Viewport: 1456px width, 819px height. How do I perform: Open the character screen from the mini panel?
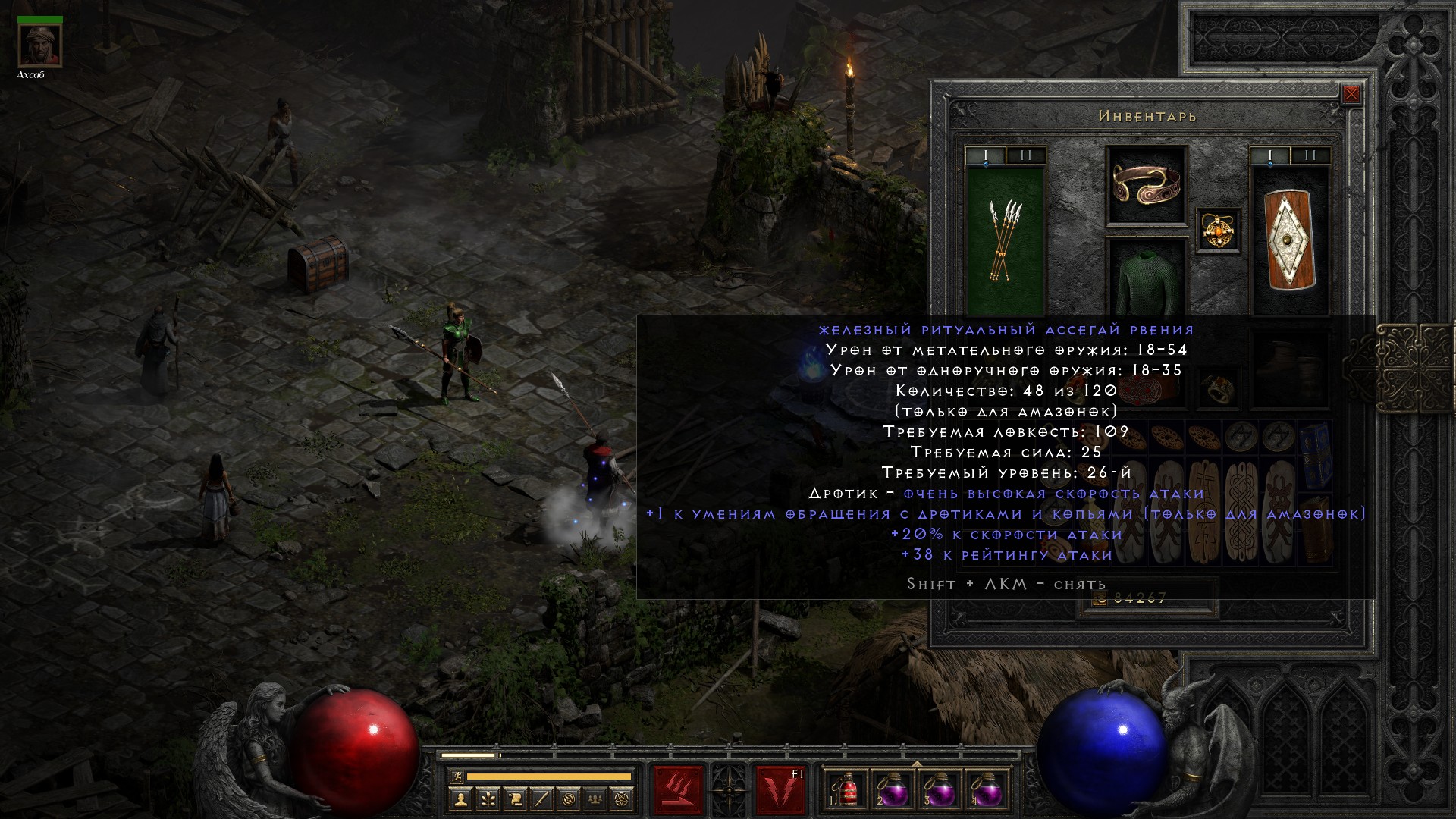tap(460, 799)
